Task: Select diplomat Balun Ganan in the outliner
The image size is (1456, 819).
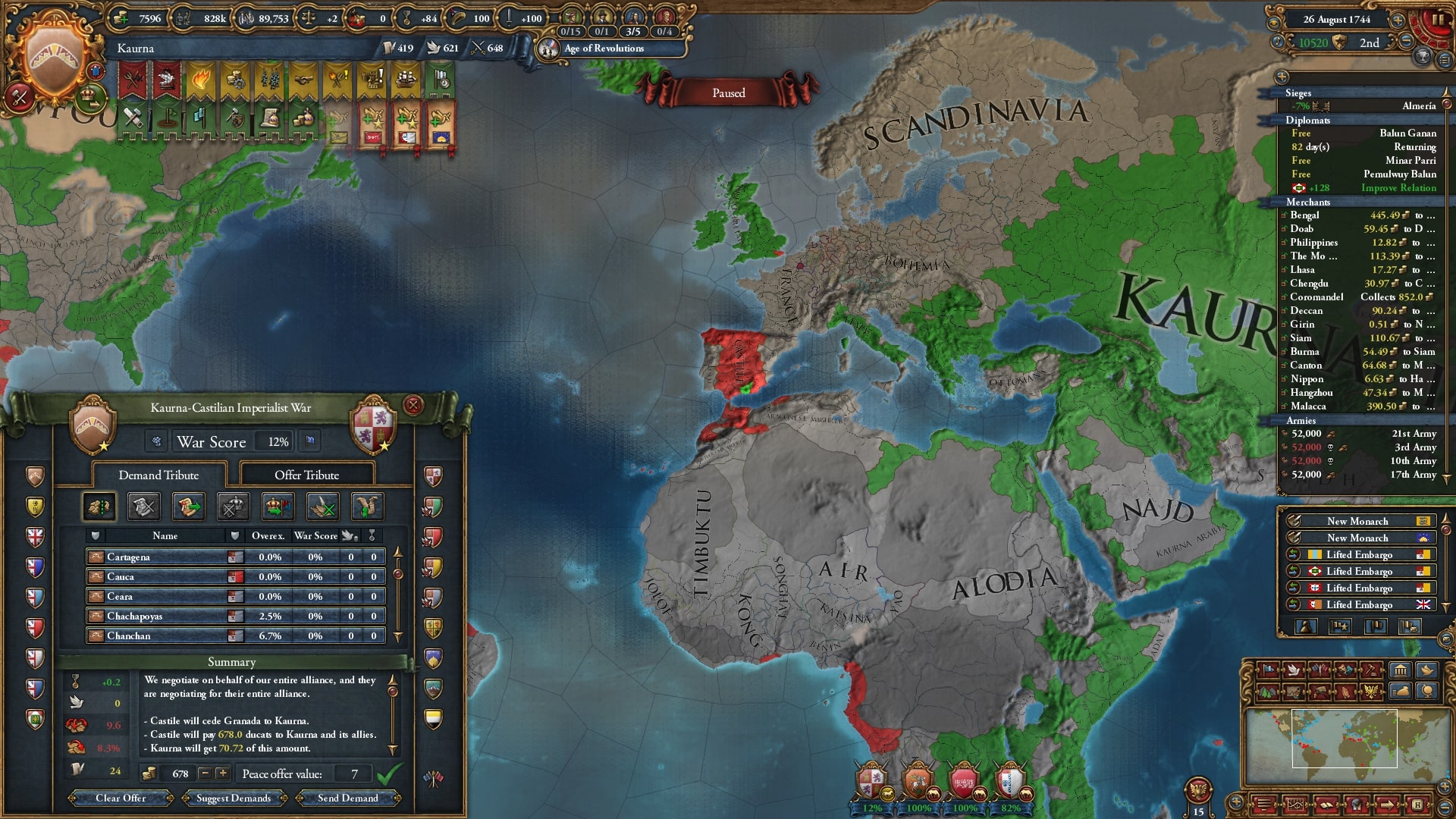Action: point(1365,133)
